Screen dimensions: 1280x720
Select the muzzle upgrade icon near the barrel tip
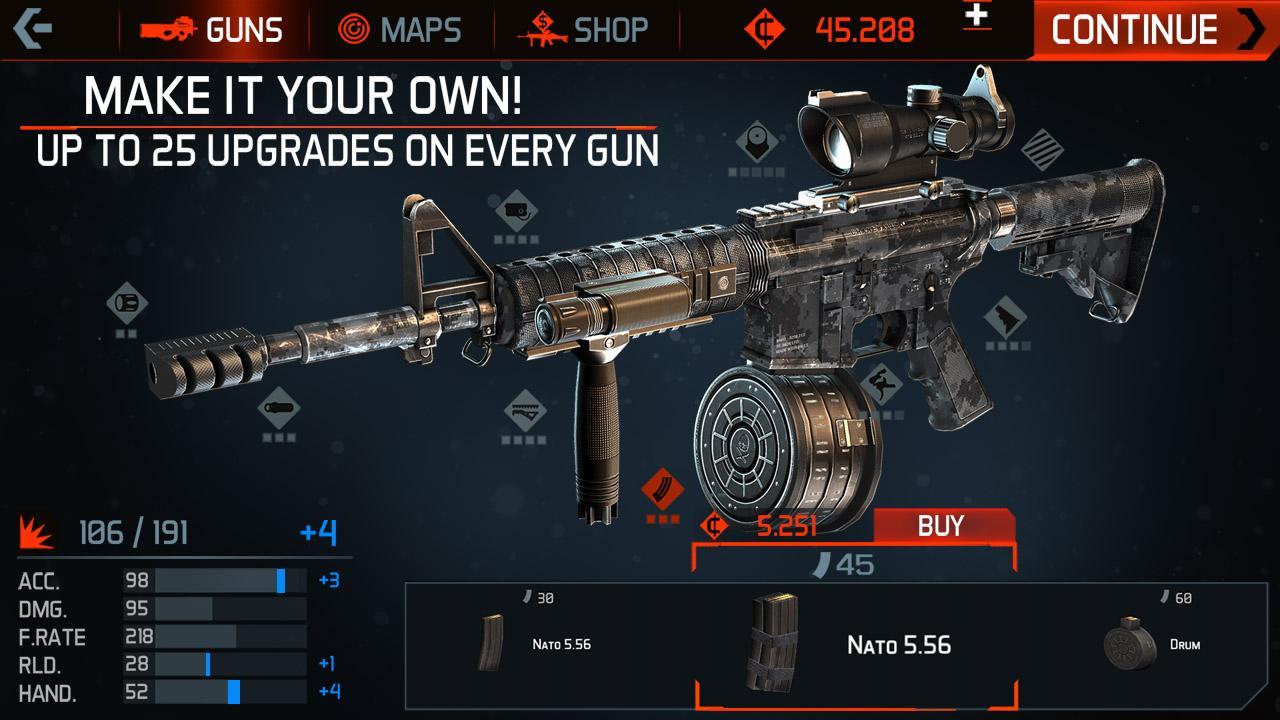click(x=127, y=303)
